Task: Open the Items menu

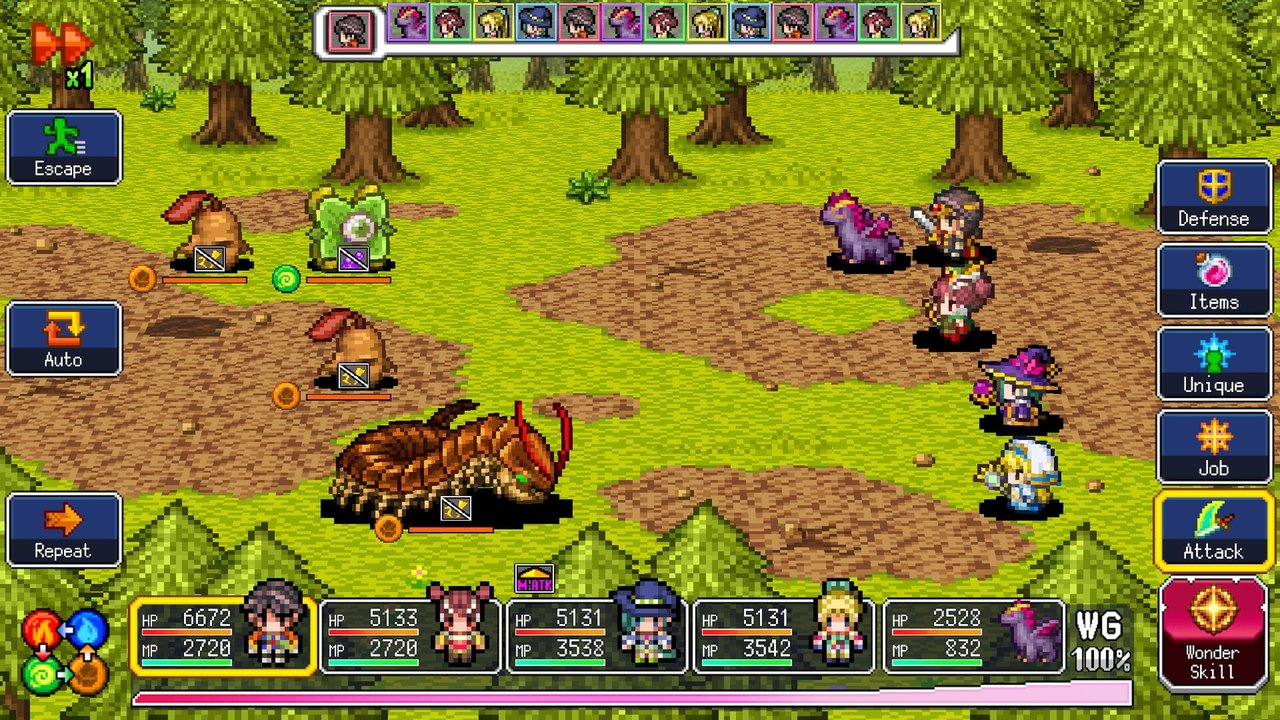Action: (x=1213, y=281)
